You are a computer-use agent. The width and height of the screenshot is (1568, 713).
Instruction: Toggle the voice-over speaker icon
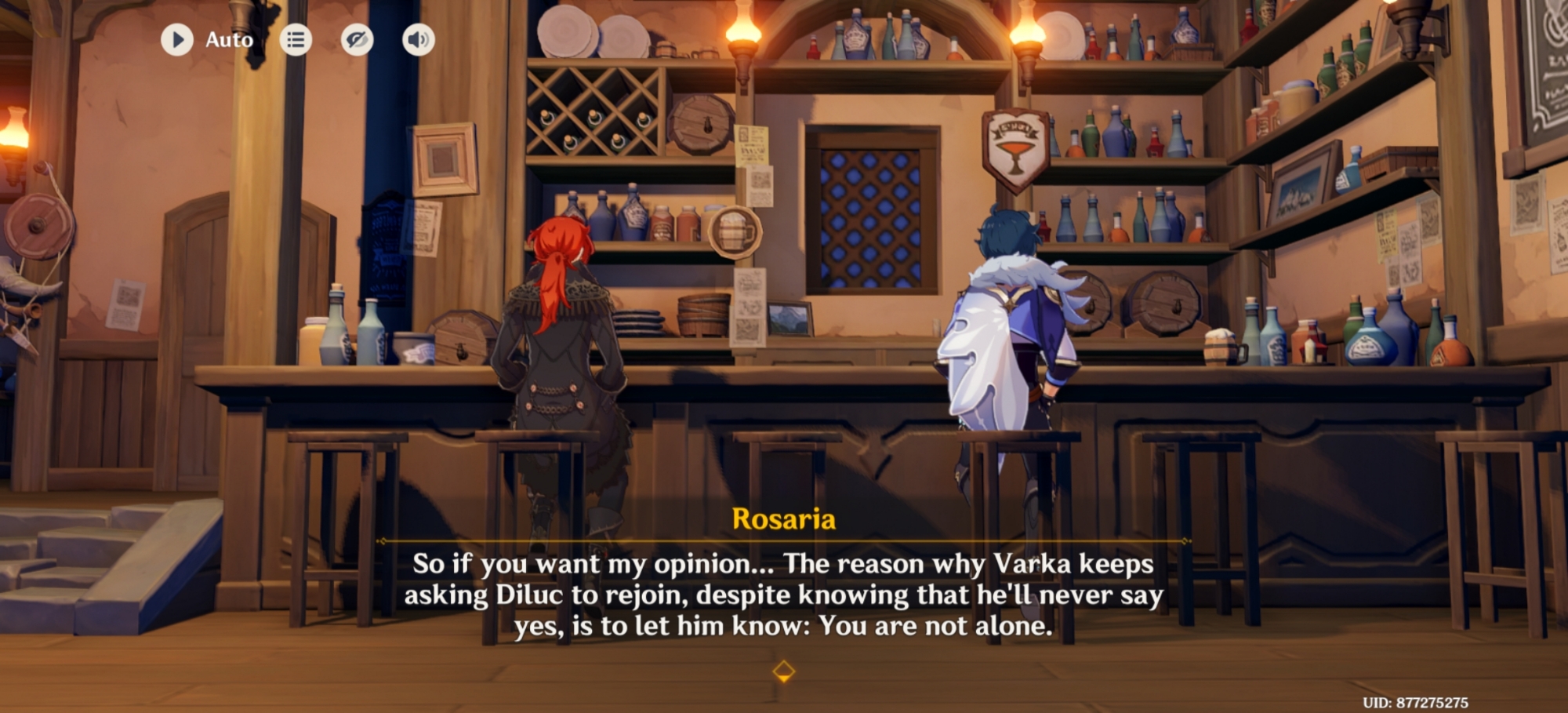(418, 39)
